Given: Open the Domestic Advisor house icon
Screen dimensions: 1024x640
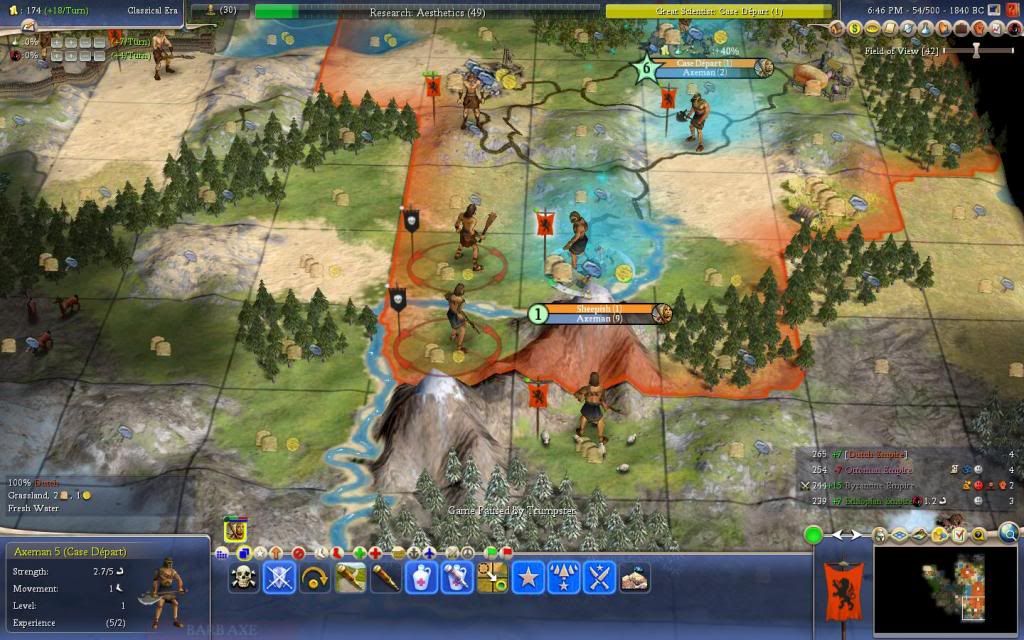Looking at the screenshot, I should click(x=838, y=29).
